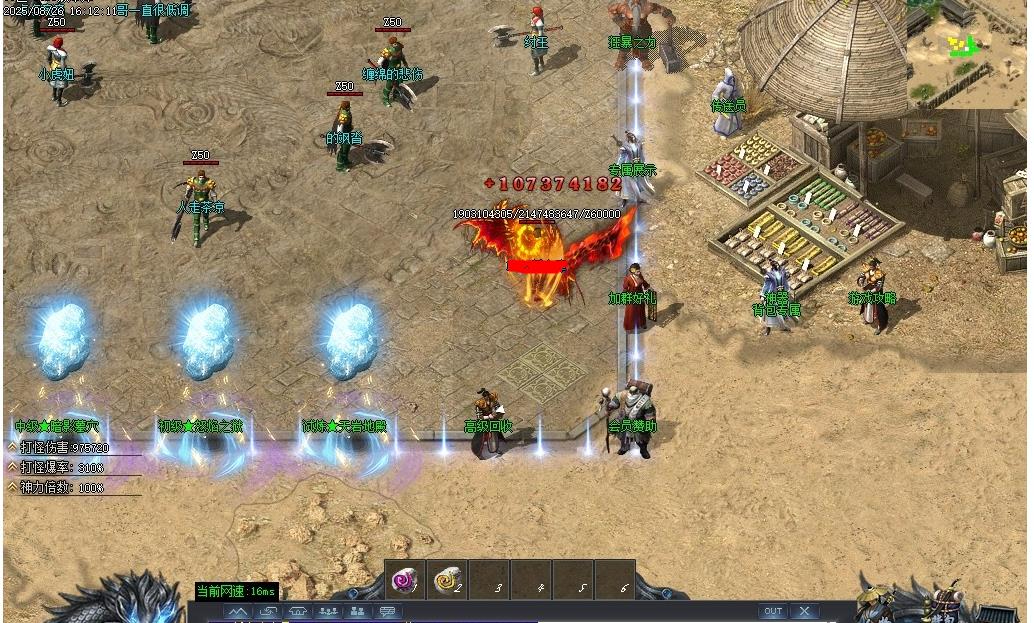Viewport: 1034px width, 623px height.
Task: Open the chat speech-bubble toolbar button
Action: point(387,611)
